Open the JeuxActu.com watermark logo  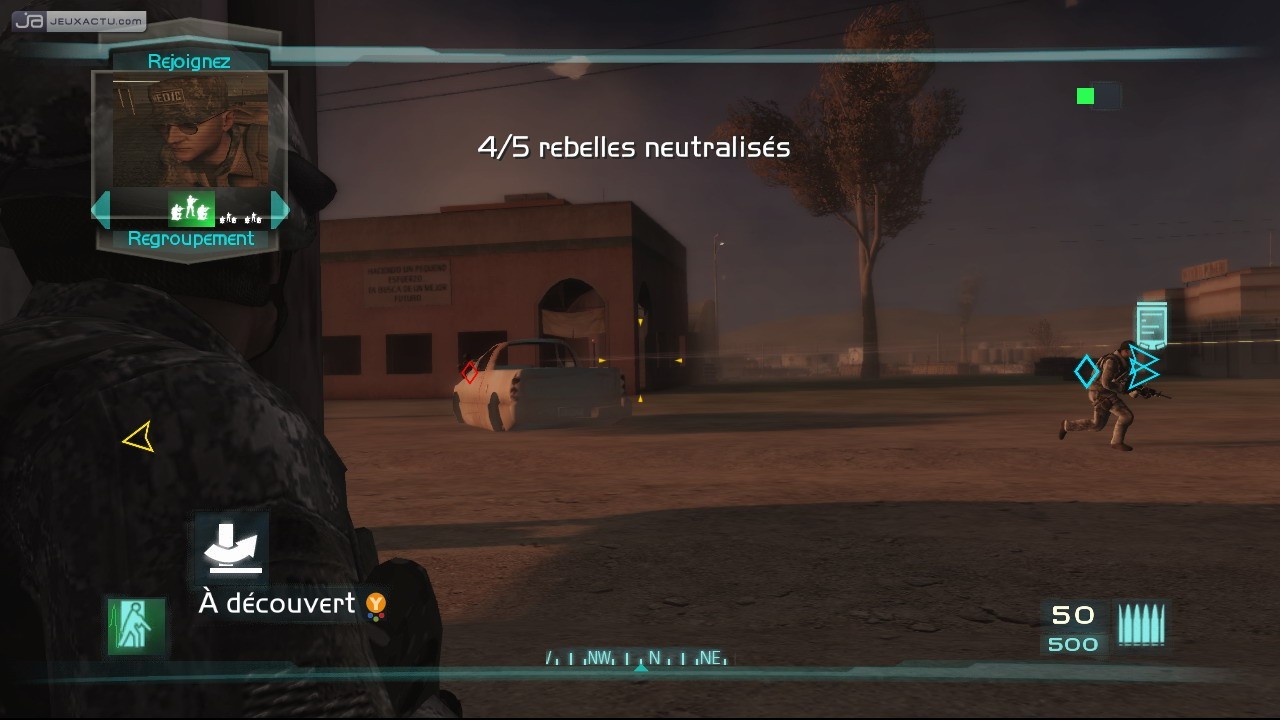pos(79,20)
